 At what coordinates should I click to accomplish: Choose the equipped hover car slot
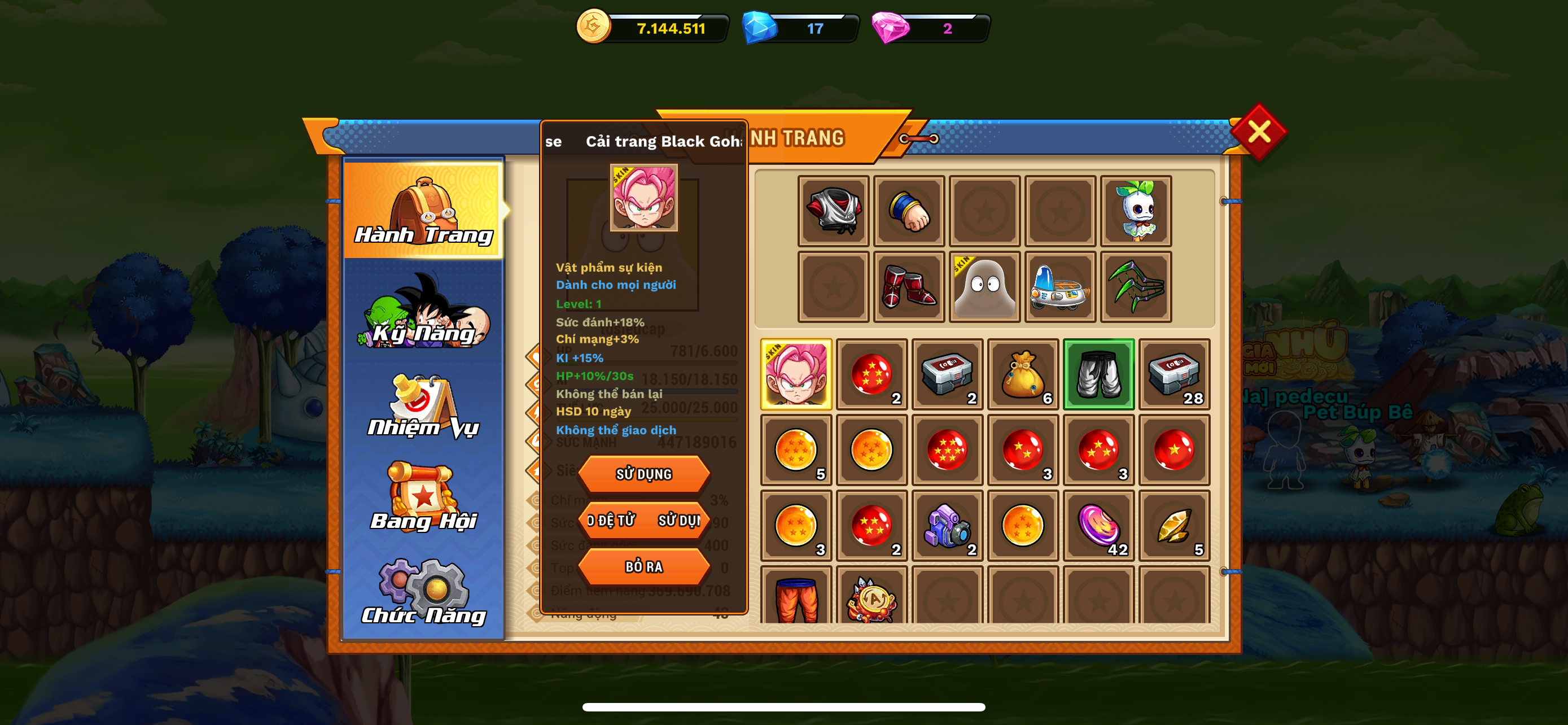(1060, 287)
